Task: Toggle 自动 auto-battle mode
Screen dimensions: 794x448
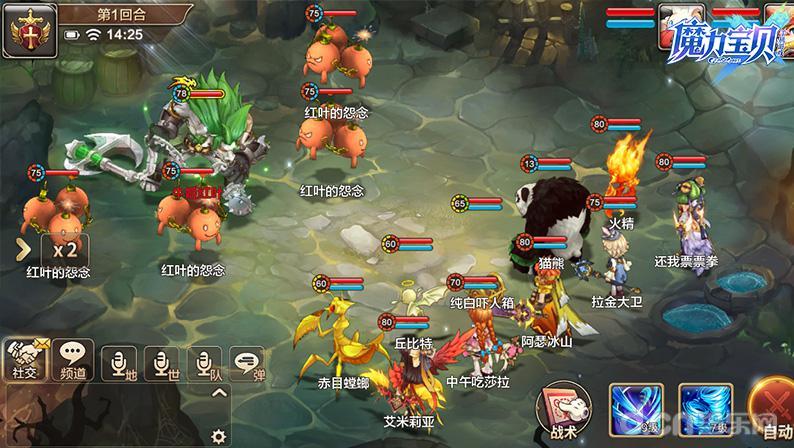Action: coord(774,410)
